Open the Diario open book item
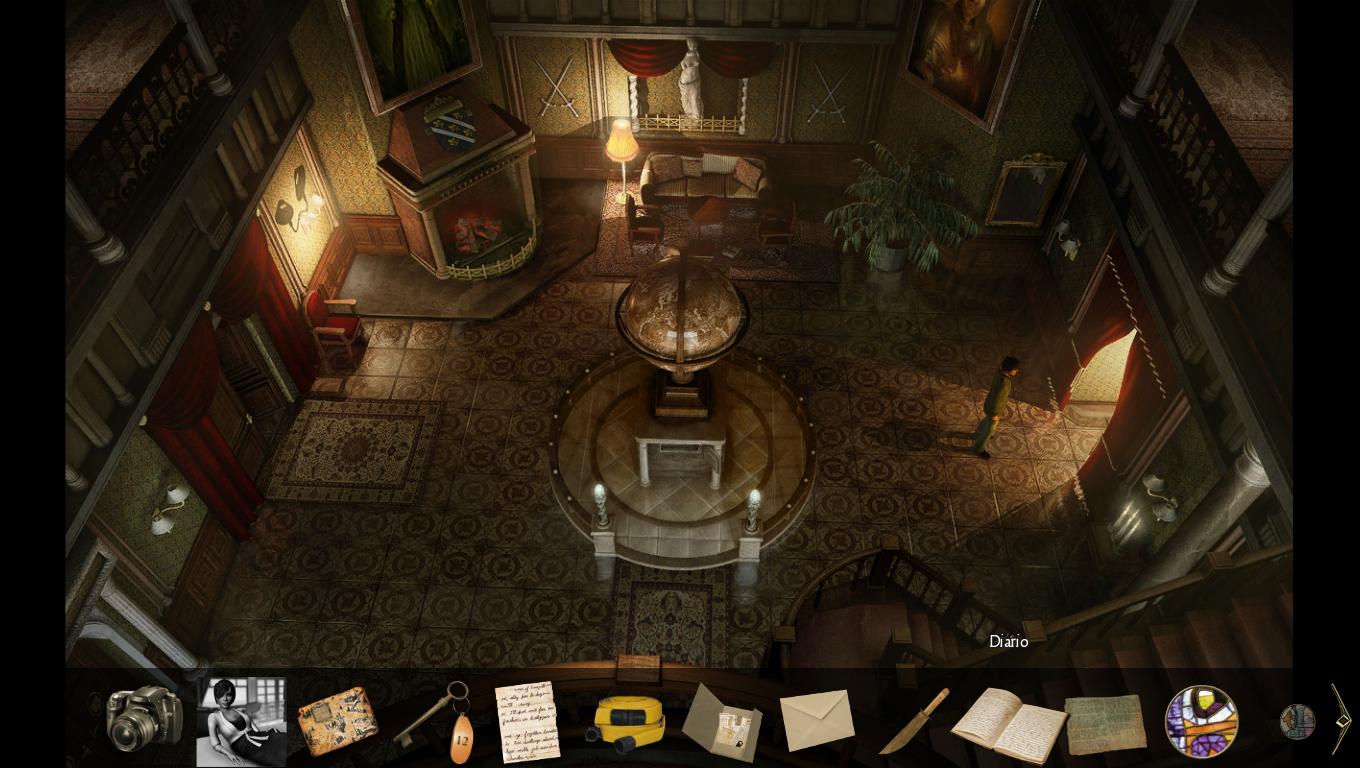Viewport: 1360px width, 768px height. click(1008, 723)
